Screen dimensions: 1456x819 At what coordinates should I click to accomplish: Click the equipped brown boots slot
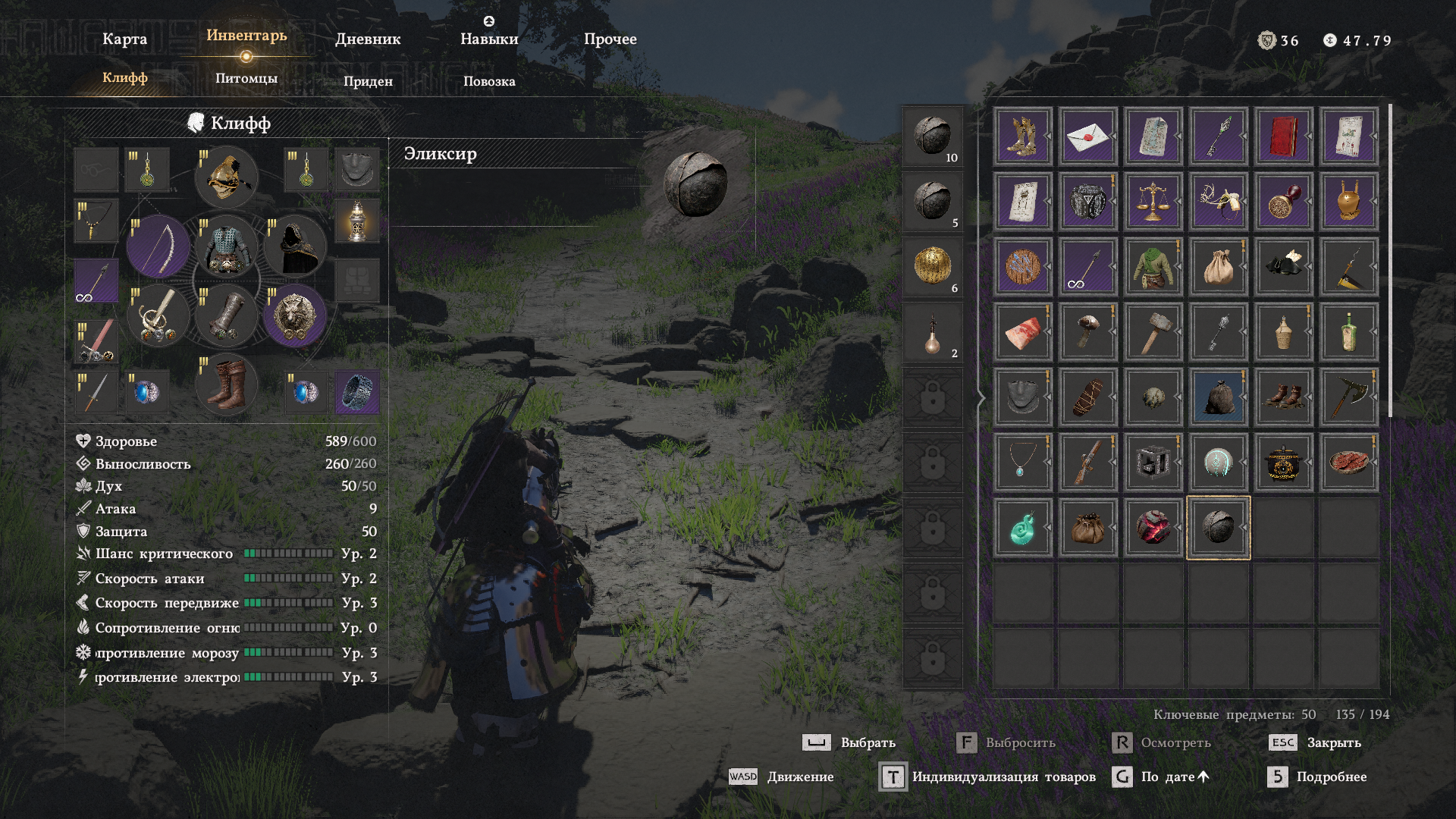(x=226, y=384)
